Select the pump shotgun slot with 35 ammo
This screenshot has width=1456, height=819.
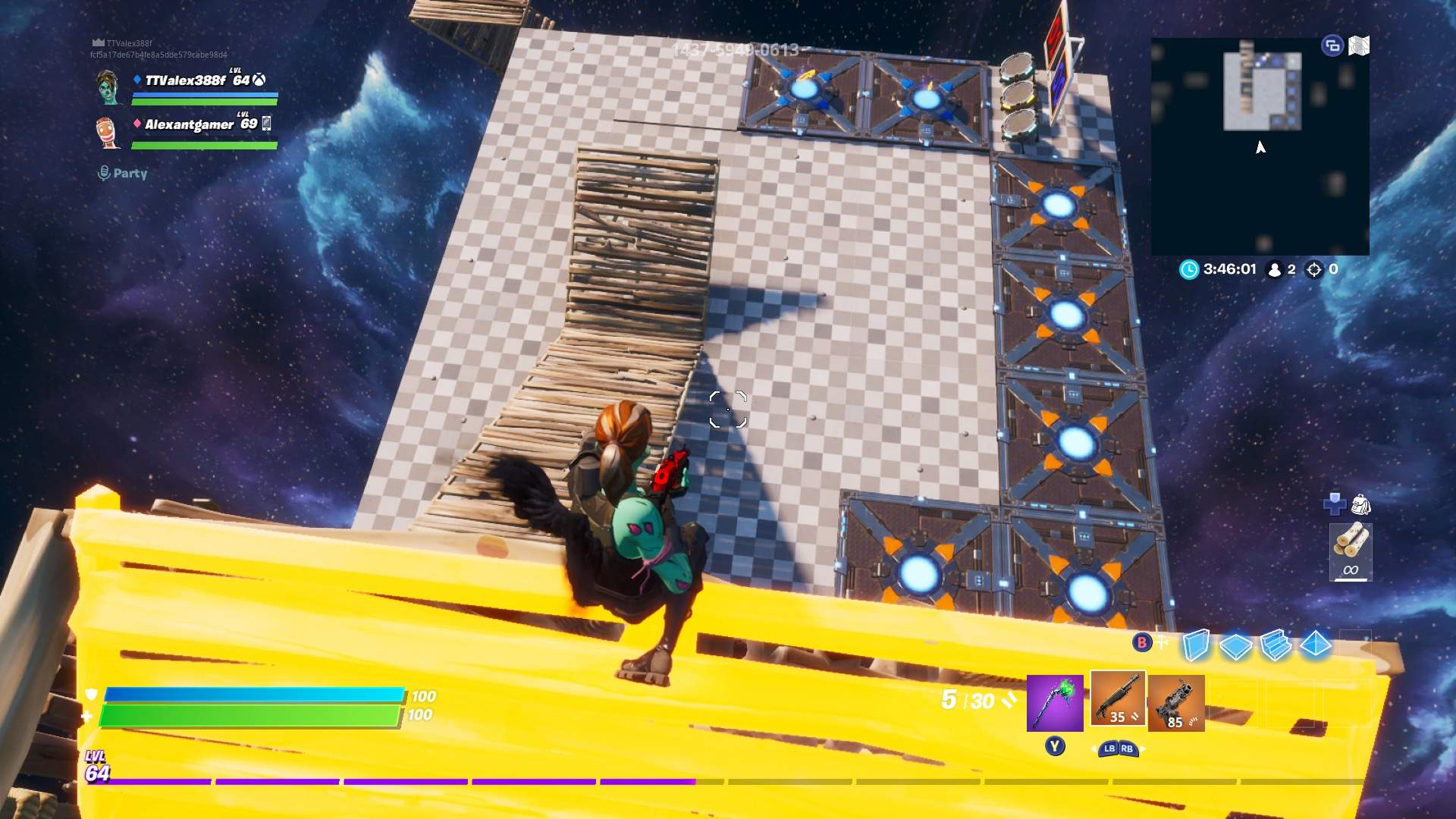[x=1118, y=698]
